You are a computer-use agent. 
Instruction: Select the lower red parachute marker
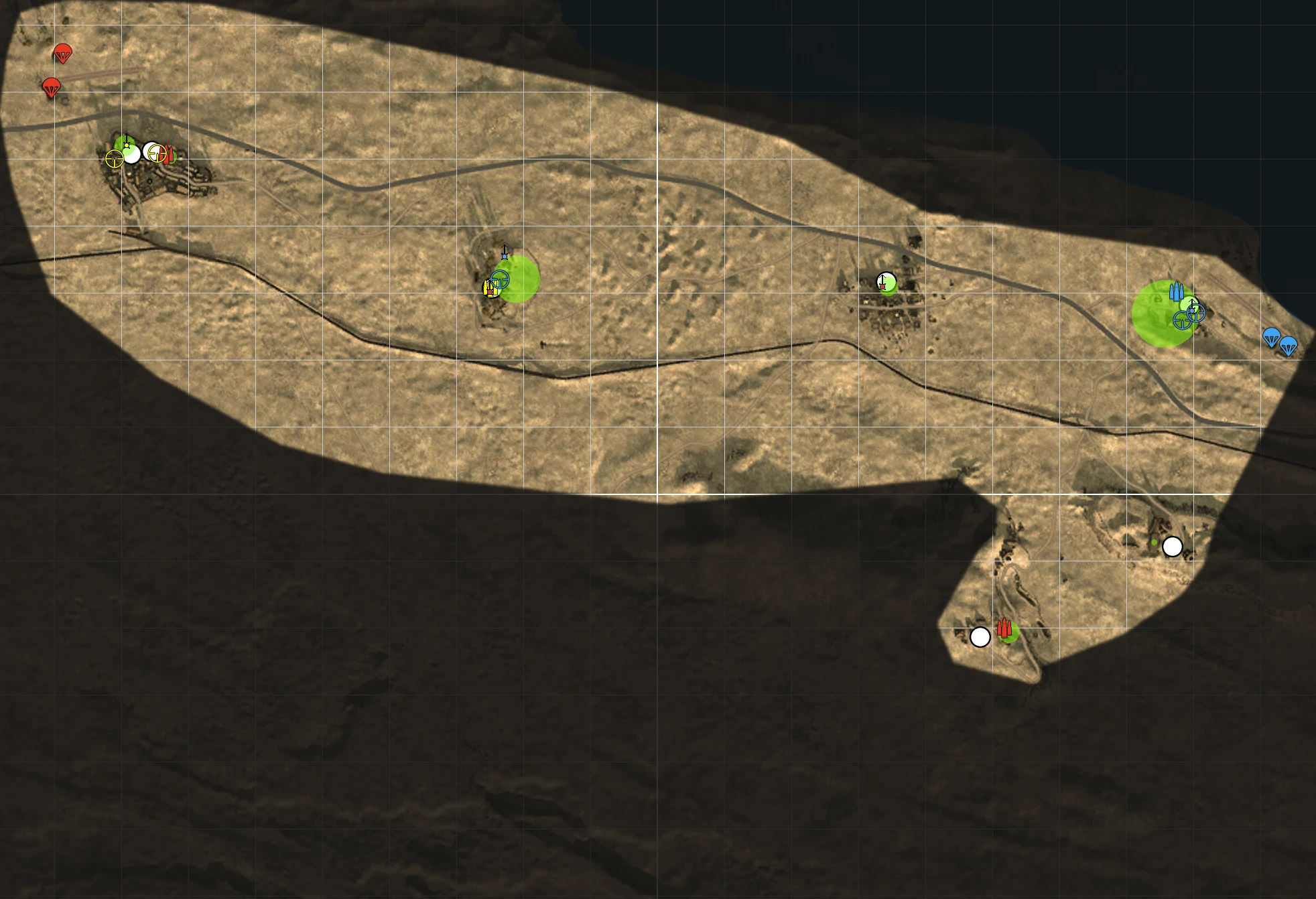51,87
